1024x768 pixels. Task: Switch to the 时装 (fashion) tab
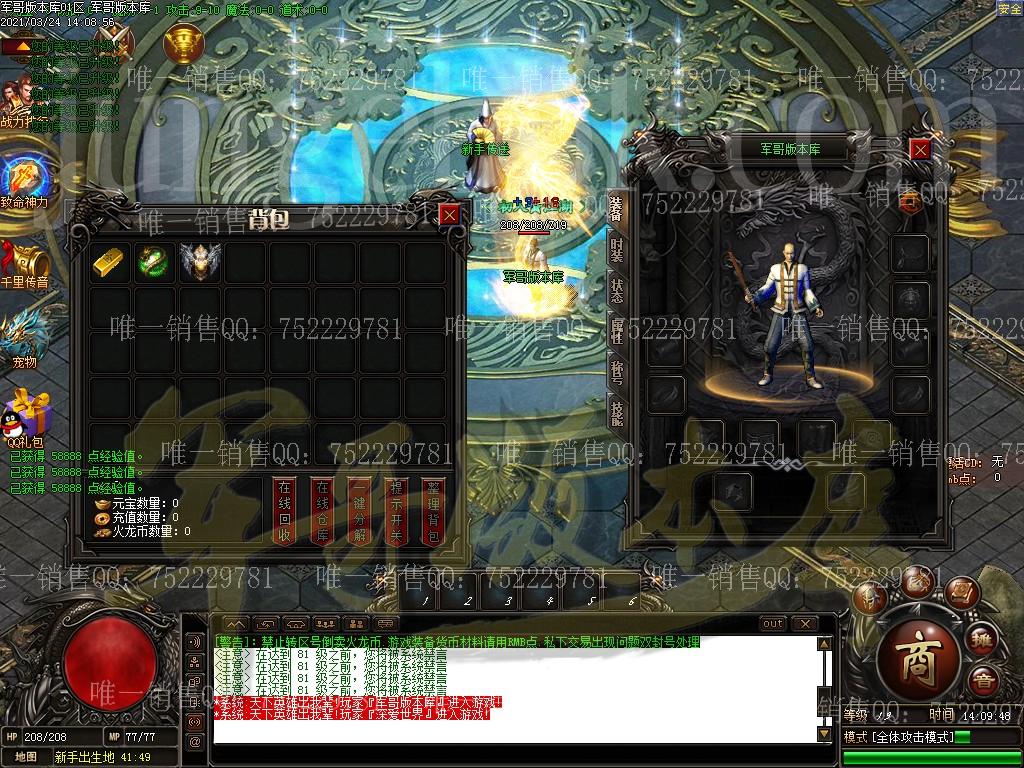[616, 250]
